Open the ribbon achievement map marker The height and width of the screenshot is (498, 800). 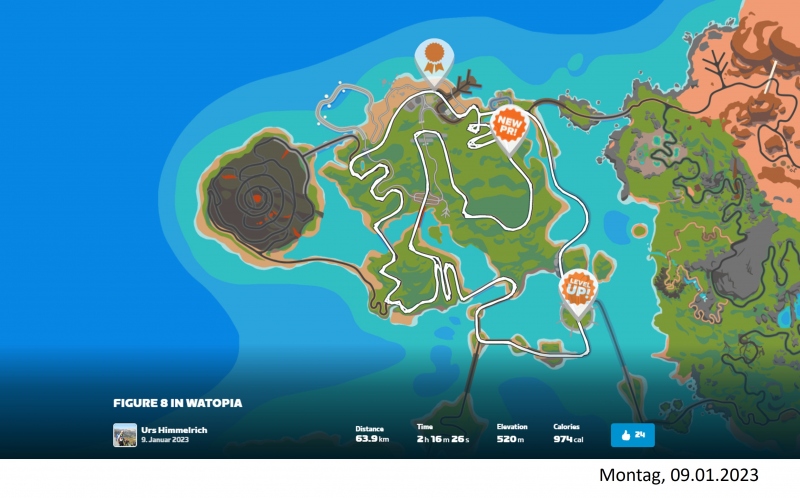point(434,59)
